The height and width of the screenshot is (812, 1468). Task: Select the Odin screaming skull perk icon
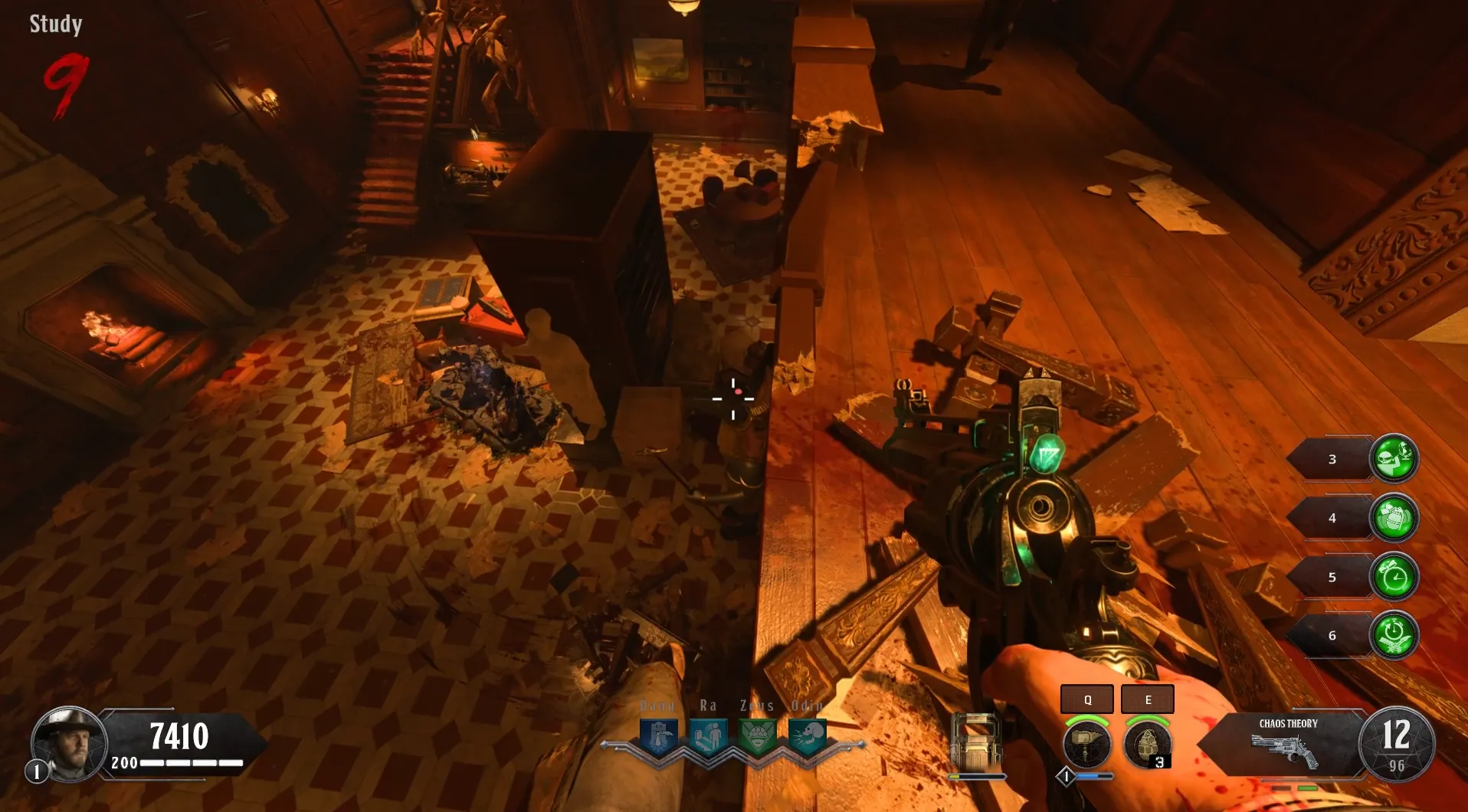click(x=807, y=736)
